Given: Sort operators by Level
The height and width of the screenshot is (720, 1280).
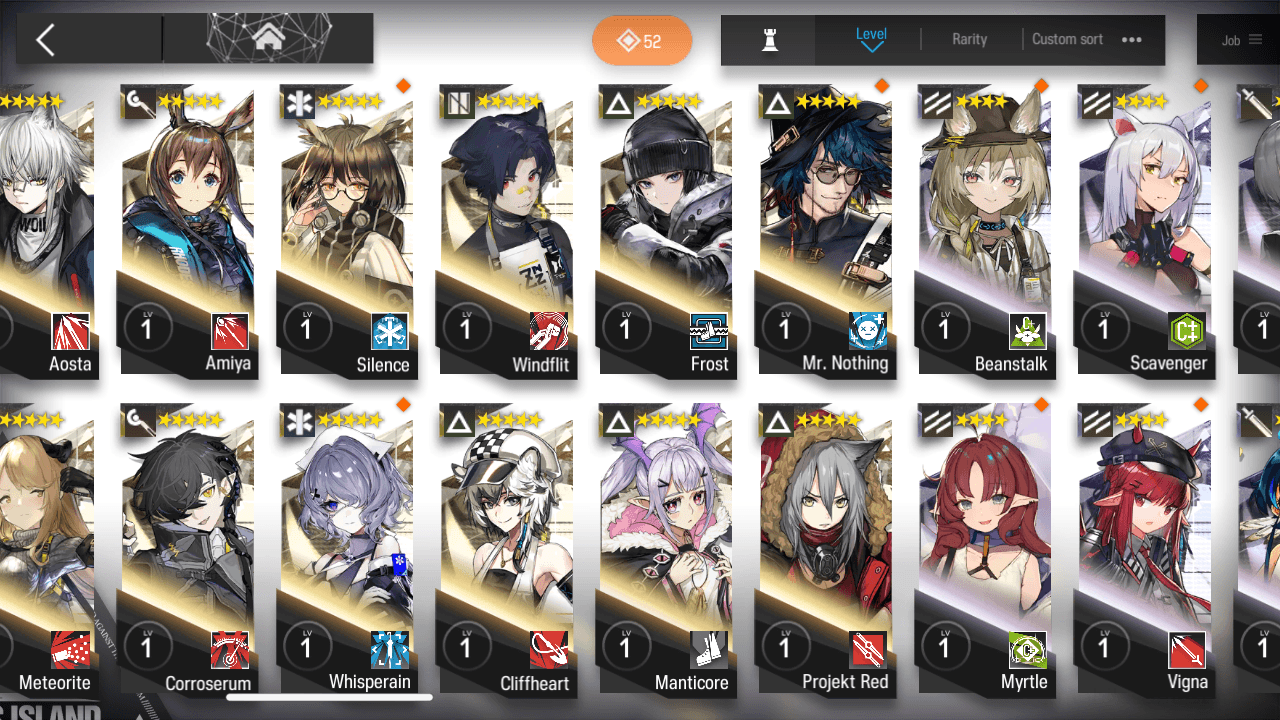Looking at the screenshot, I should click(871, 39).
